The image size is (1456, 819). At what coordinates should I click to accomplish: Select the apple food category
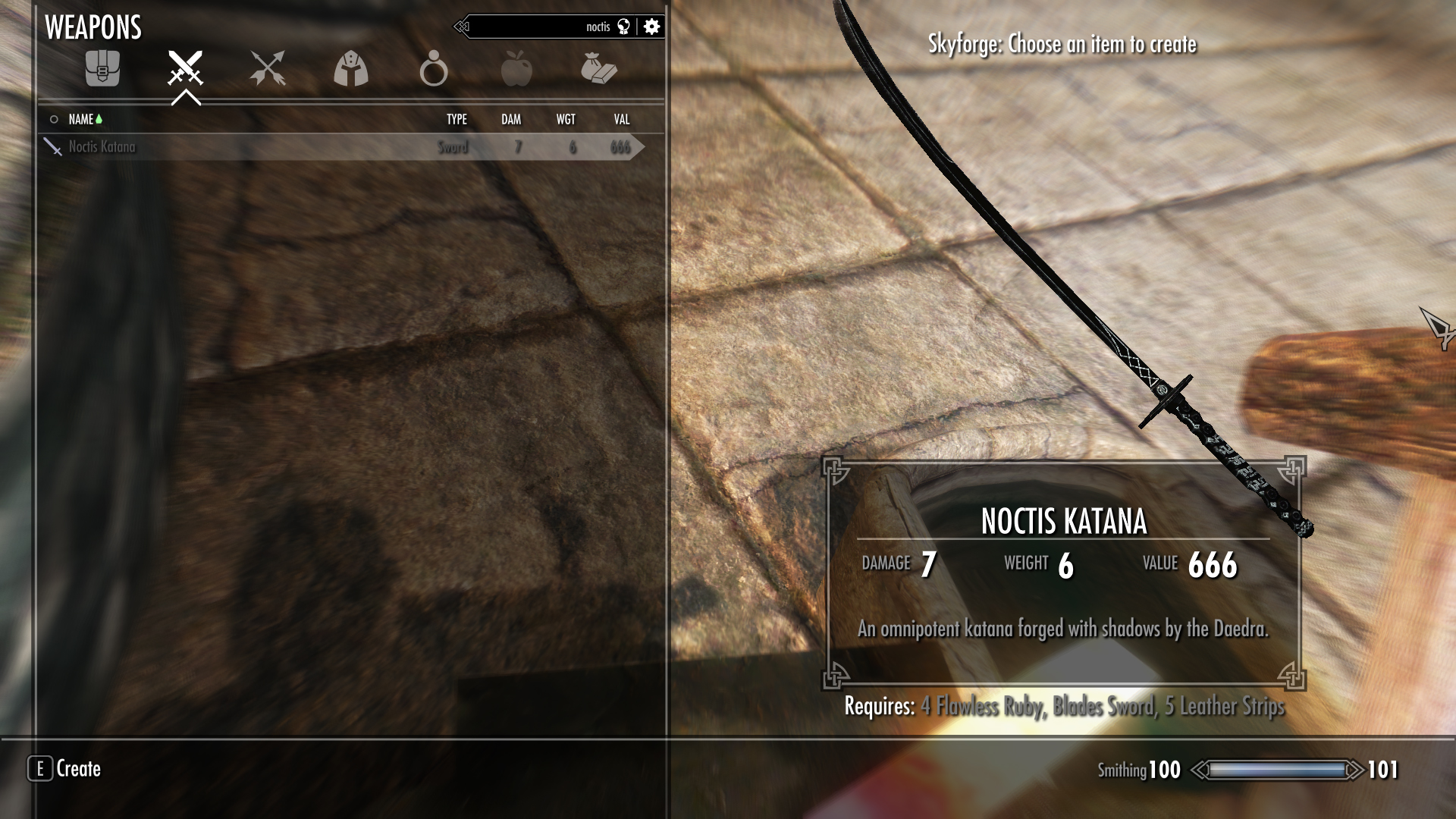point(516,69)
